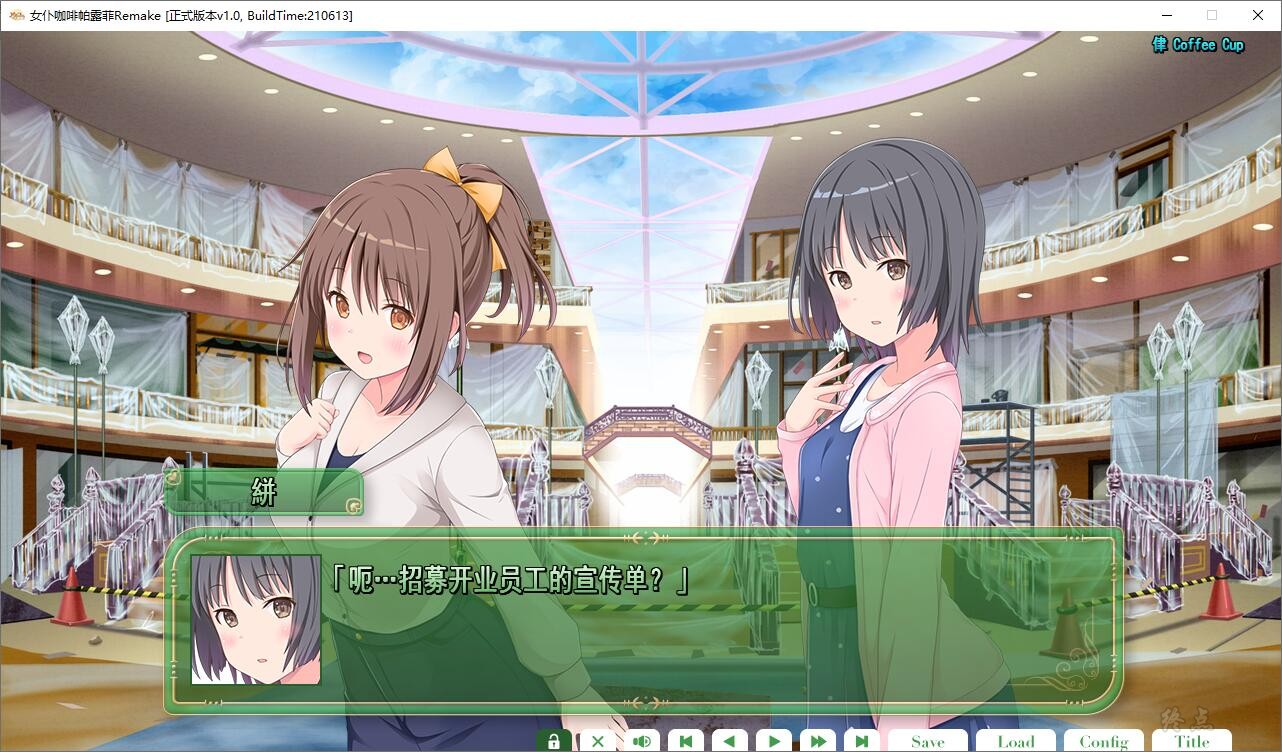Jump to next scene with skip-forward button
Image resolution: width=1282 pixels, height=752 pixels.
[x=861, y=741]
